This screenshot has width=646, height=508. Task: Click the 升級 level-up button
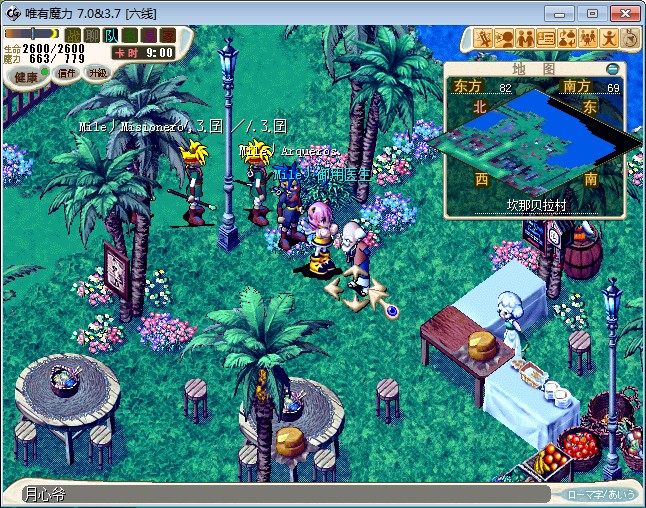(97, 73)
